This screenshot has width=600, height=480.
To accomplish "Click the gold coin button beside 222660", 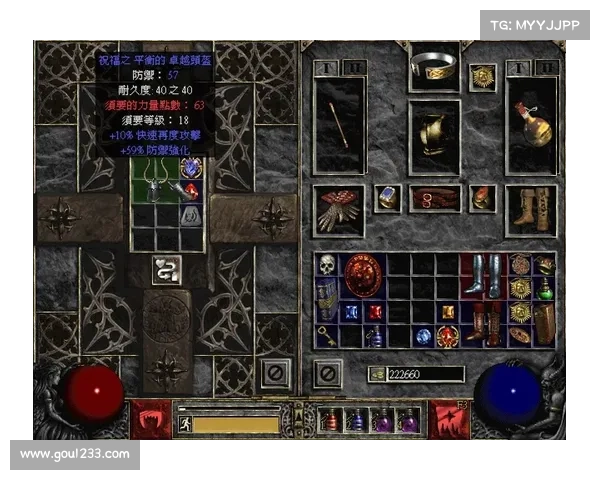I will (377, 373).
